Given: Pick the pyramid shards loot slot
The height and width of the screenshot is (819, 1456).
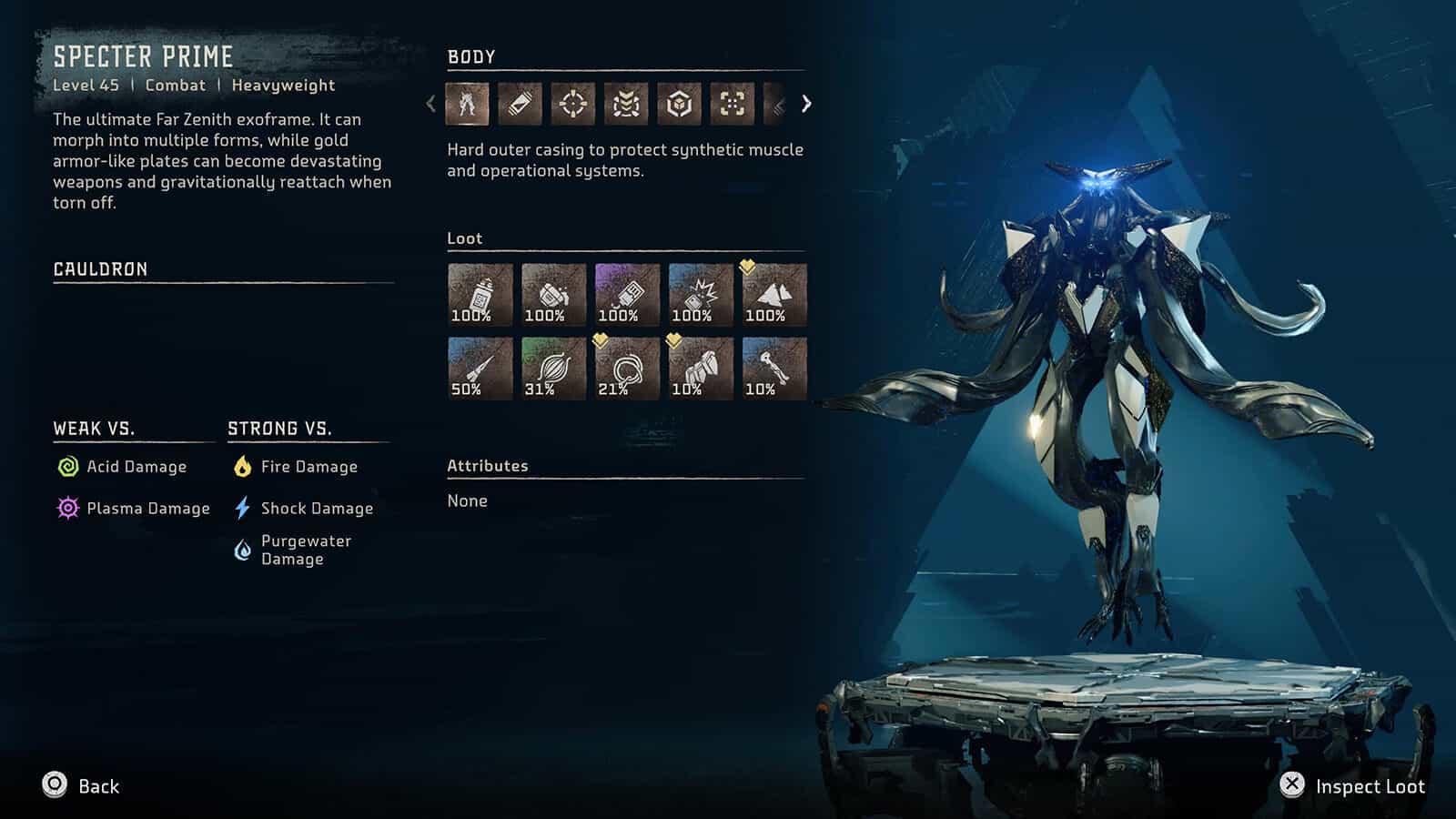Looking at the screenshot, I should (x=774, y=295).
